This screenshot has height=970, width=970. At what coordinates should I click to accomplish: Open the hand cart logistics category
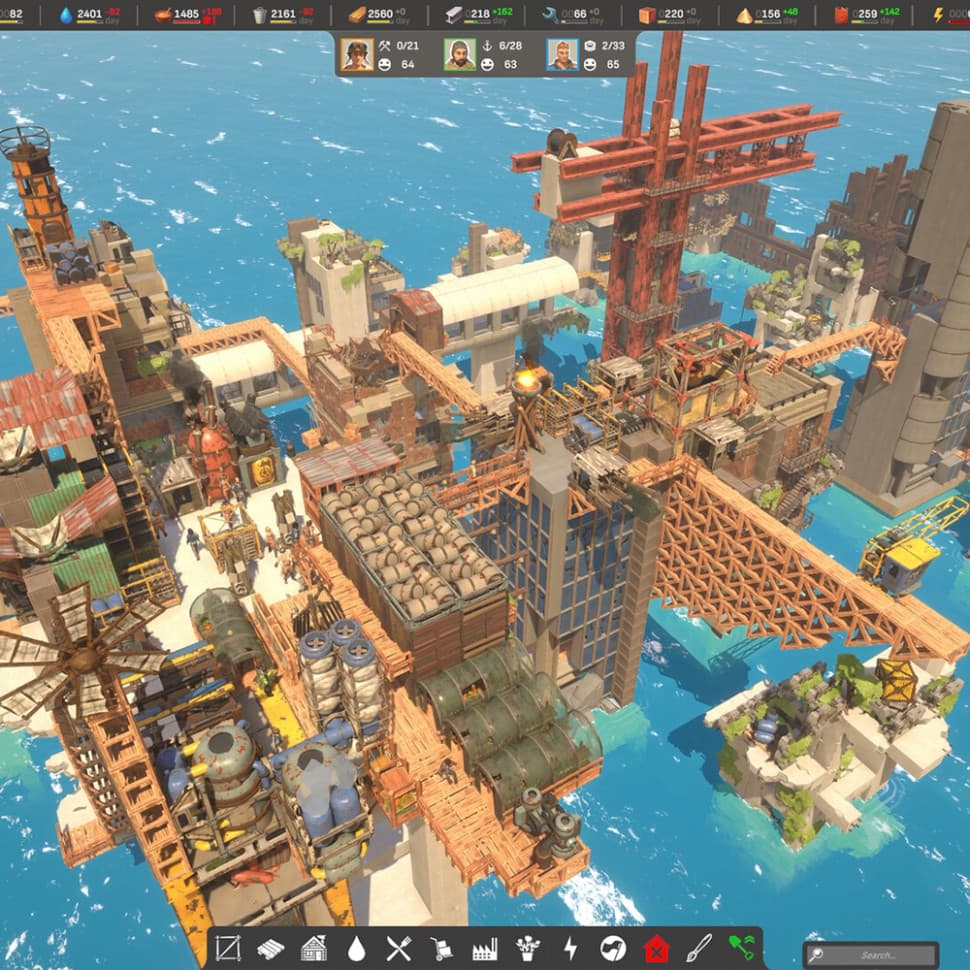click(441, 948)
